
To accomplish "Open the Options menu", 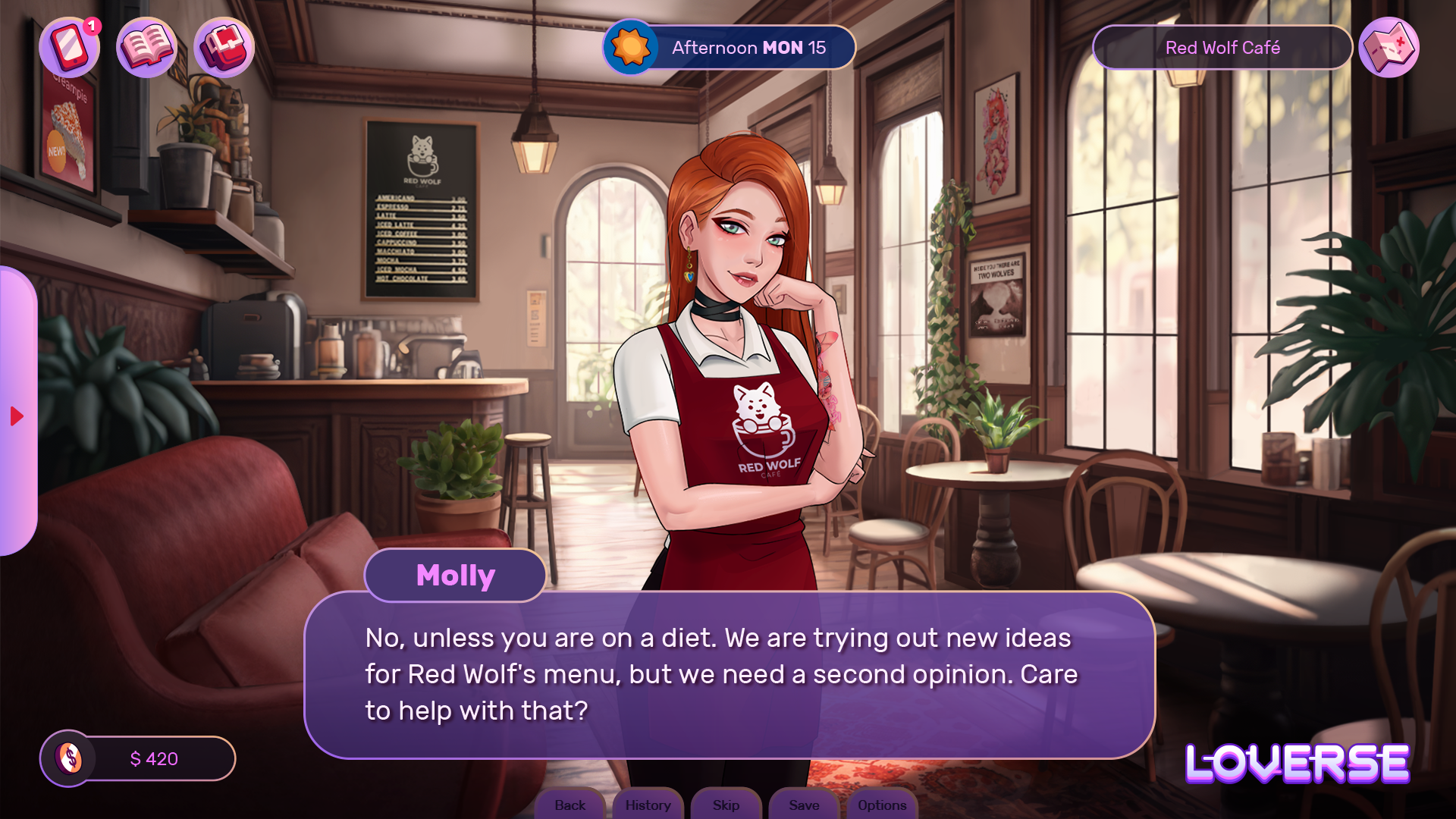I will (x=882, y=805).
